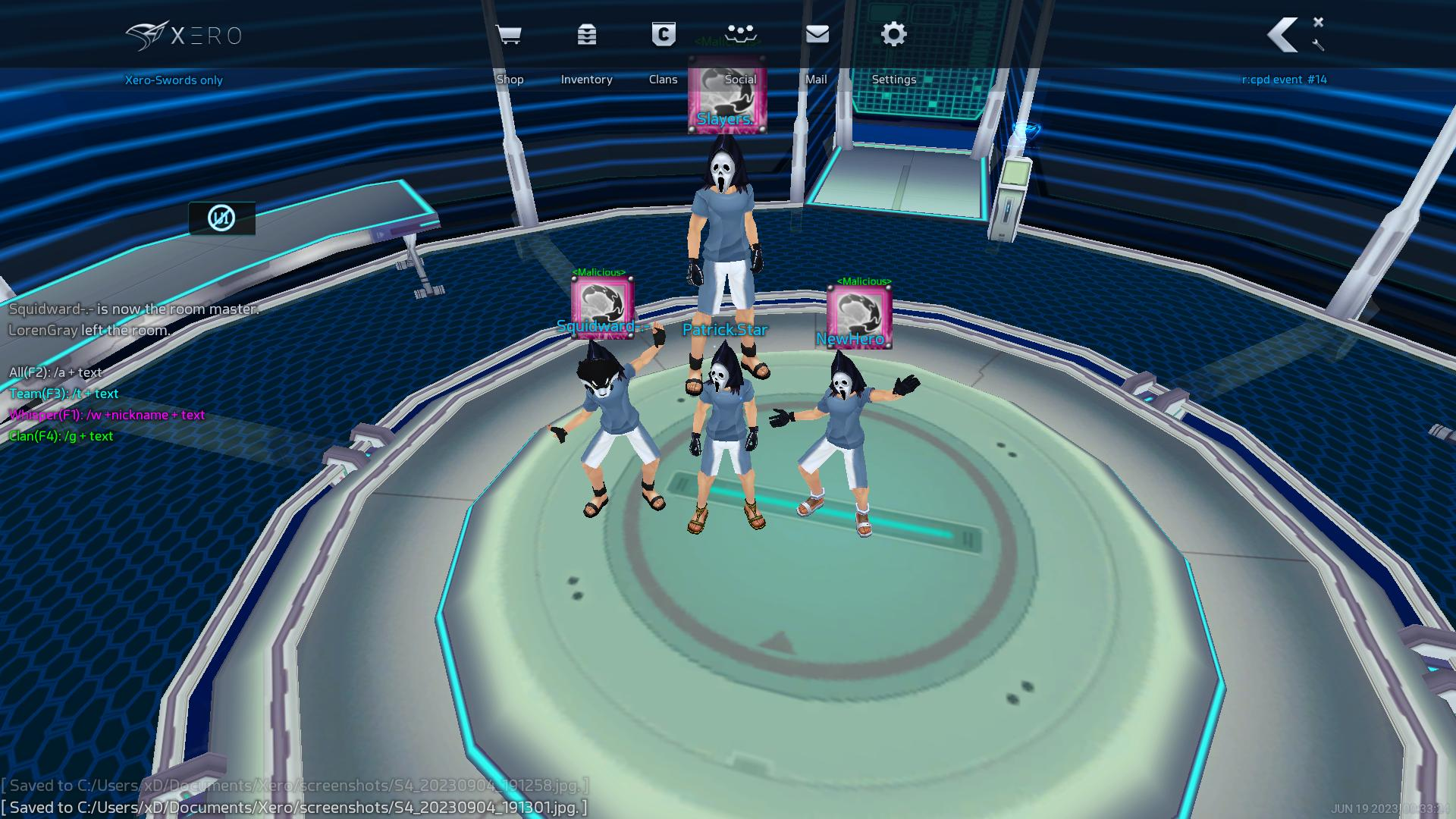Click the small wrench icon
Screen dimensions: 1456x819
pos(1318,45)
